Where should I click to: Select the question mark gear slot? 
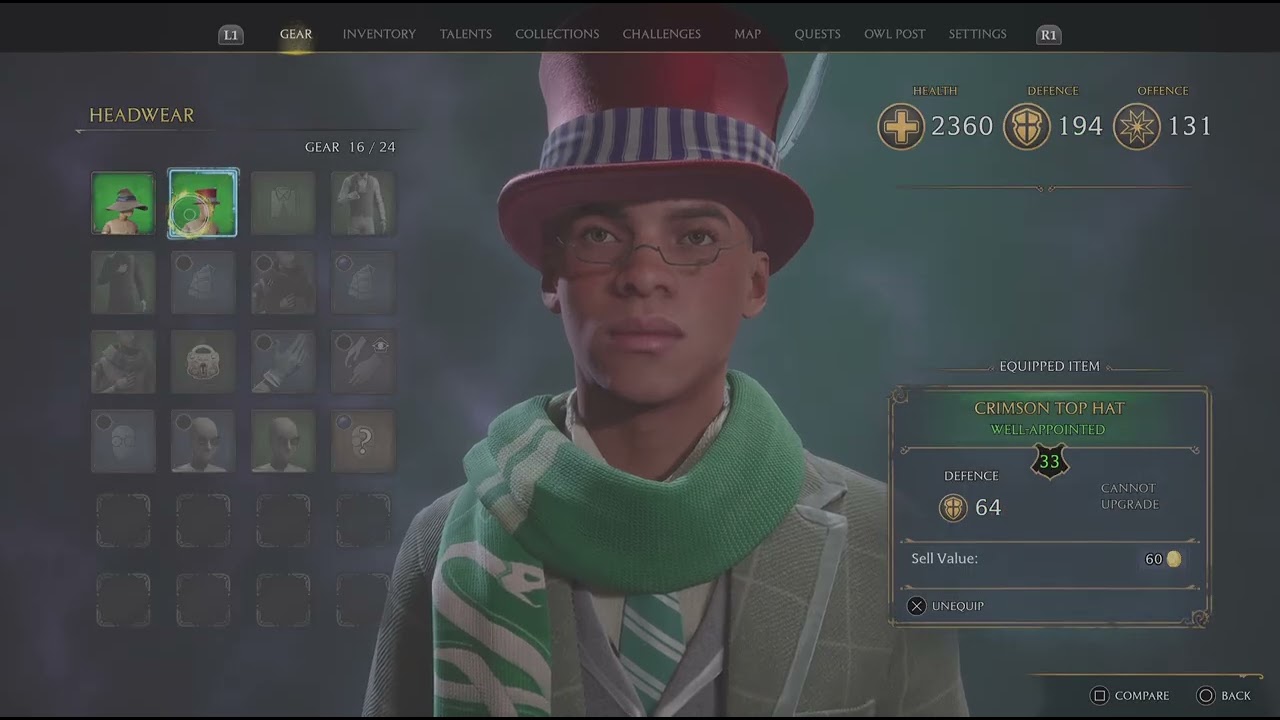pos(363,441)
